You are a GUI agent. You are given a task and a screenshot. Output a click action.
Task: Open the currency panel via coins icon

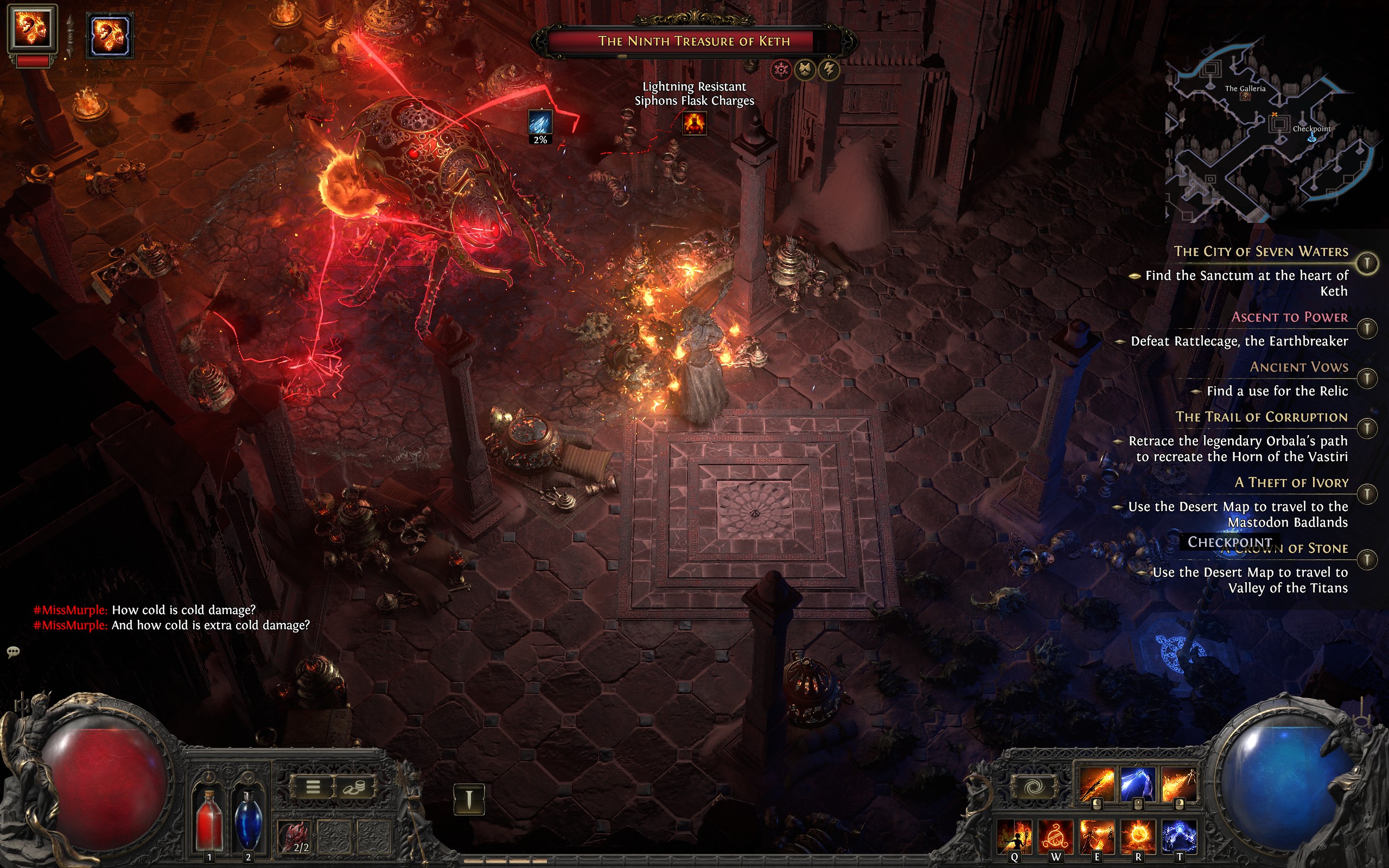point(355,787)
